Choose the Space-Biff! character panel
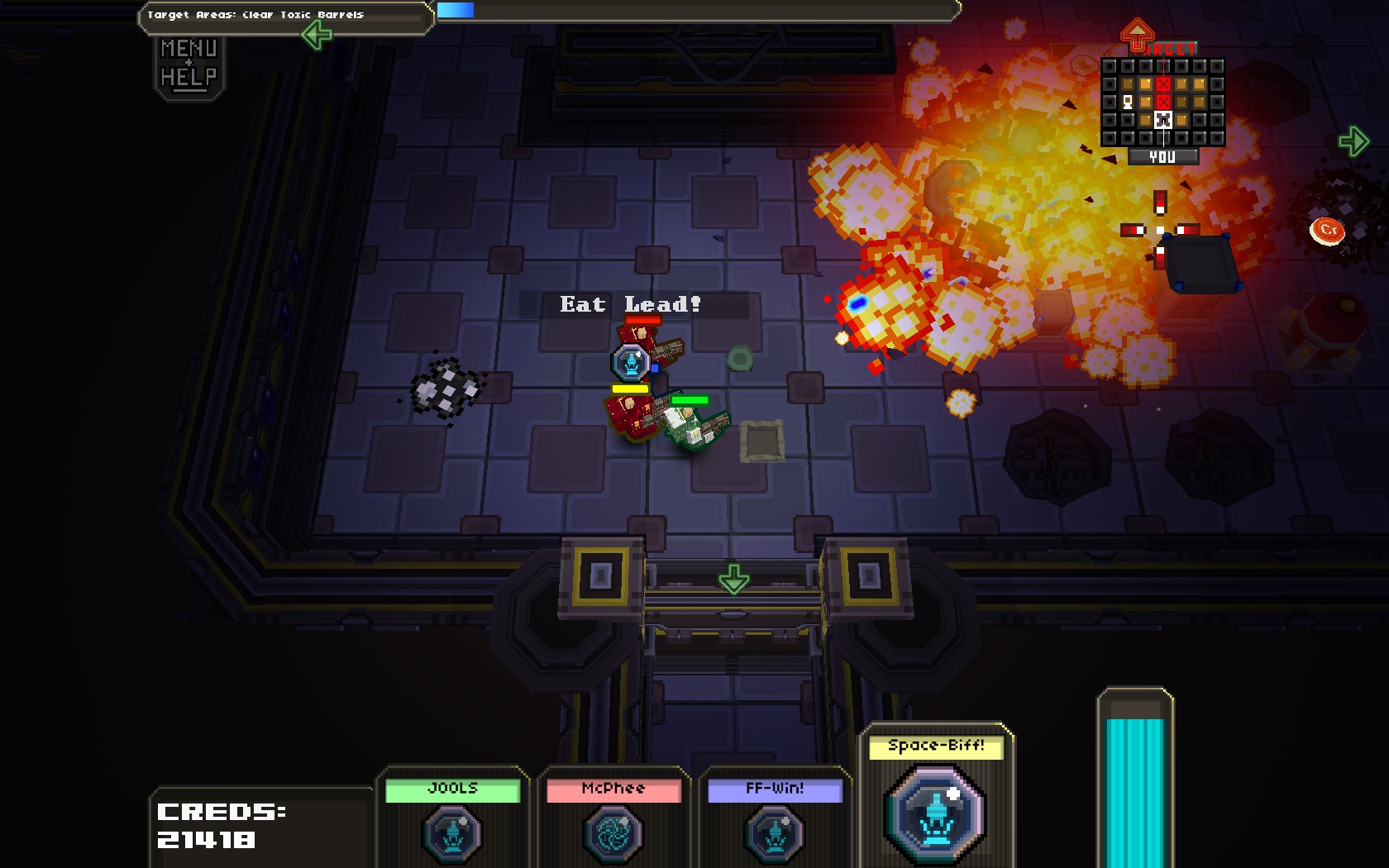The height and width of the screenshot is (868, 1389). [x=936, y=798]
